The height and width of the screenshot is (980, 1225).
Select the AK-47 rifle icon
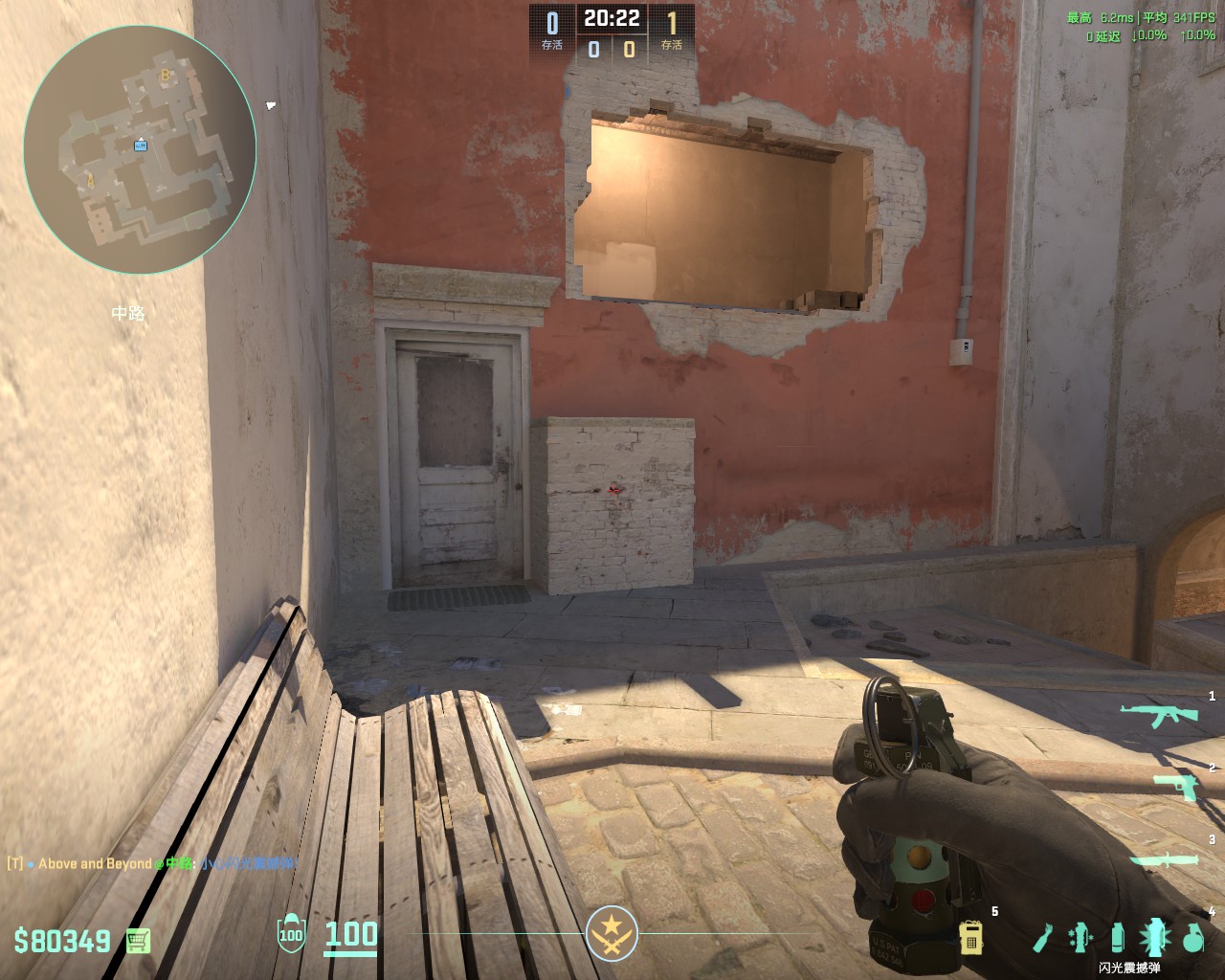(x=1159, y=714)
